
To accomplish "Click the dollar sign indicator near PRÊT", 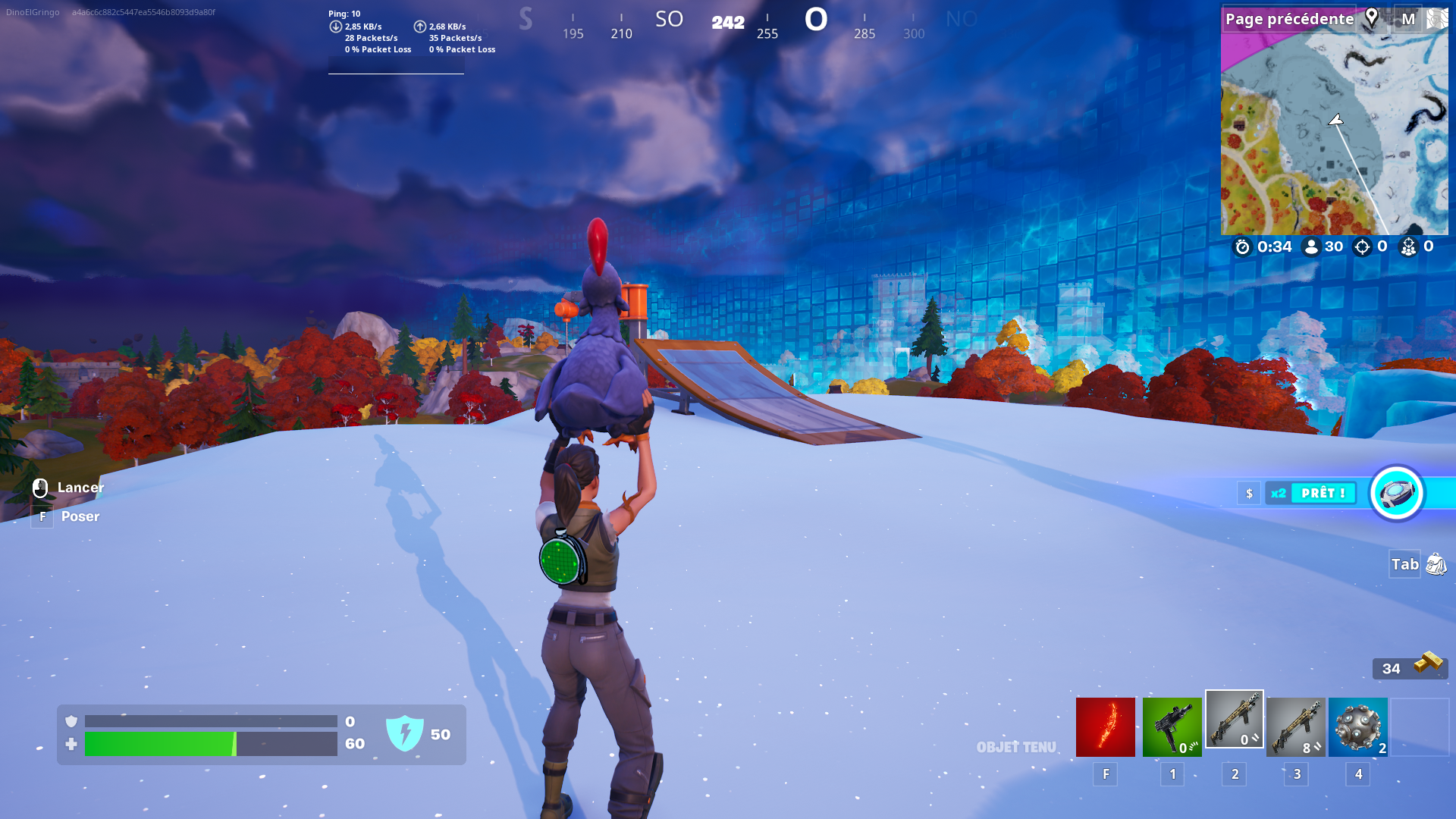I will click(x=1249, y=493).
